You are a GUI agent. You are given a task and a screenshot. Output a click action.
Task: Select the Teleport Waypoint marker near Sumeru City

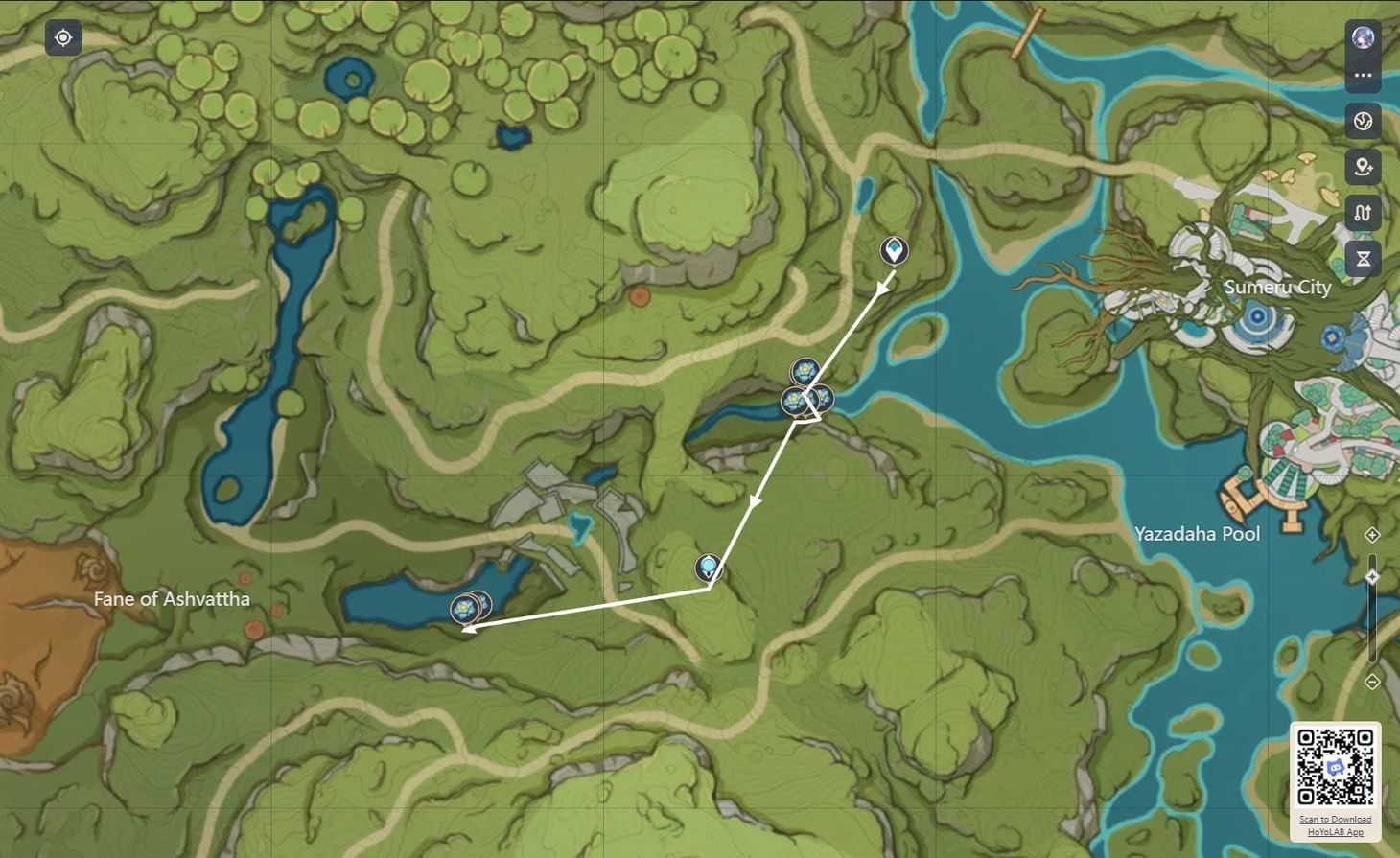(x=892, y=252)
